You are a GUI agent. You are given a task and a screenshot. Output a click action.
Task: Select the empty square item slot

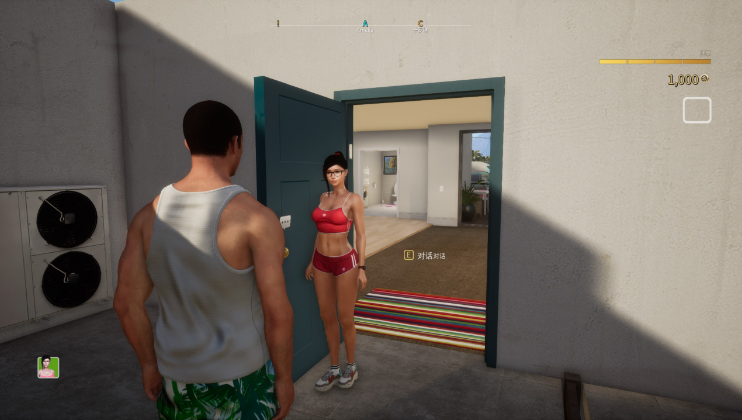coord(696,110)
